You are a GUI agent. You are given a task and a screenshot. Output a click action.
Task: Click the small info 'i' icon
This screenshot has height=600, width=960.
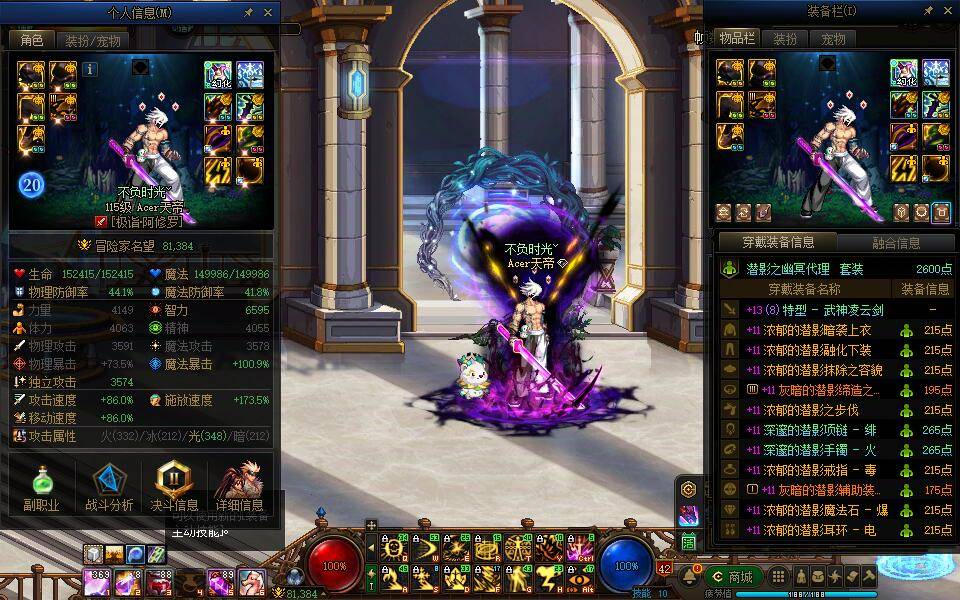click(90, 69)
